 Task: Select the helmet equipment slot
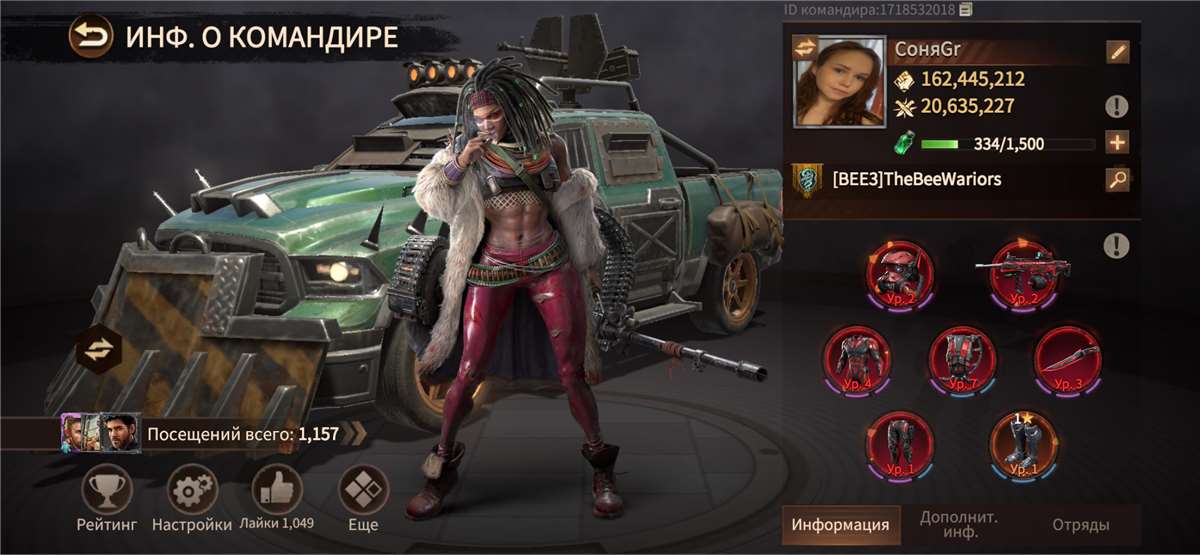[x=900, y=272]
